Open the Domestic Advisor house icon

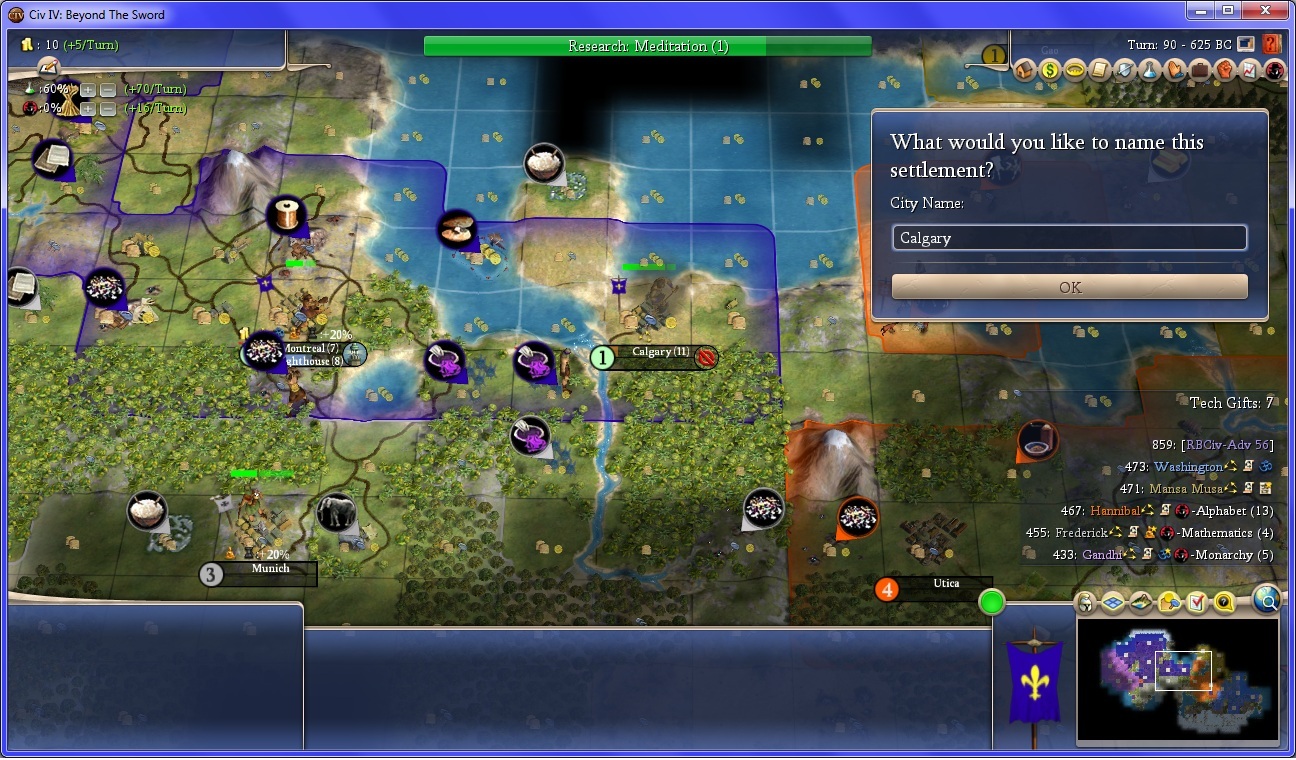click(x=1025, y=71)
